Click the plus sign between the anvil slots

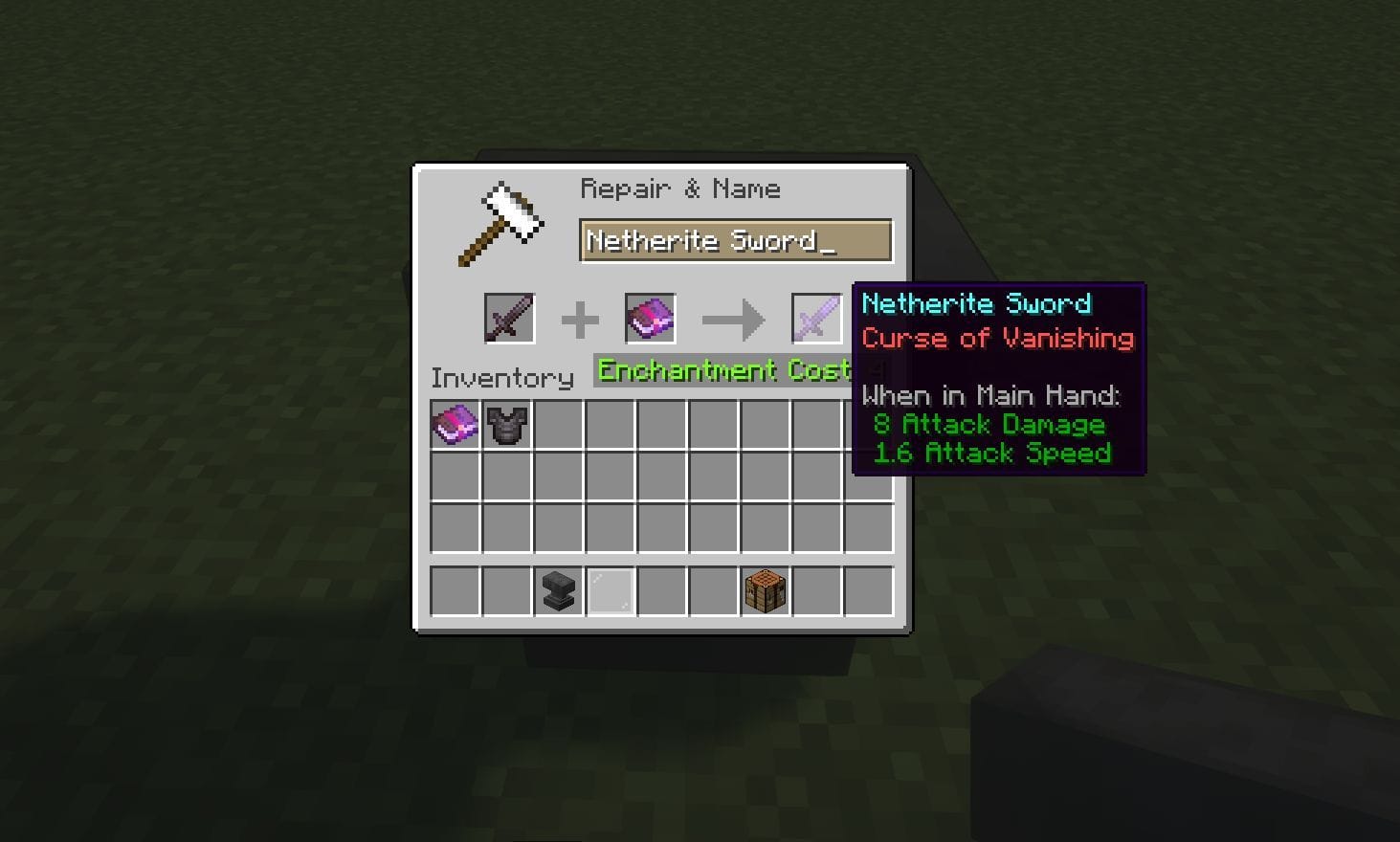point(580,318)
